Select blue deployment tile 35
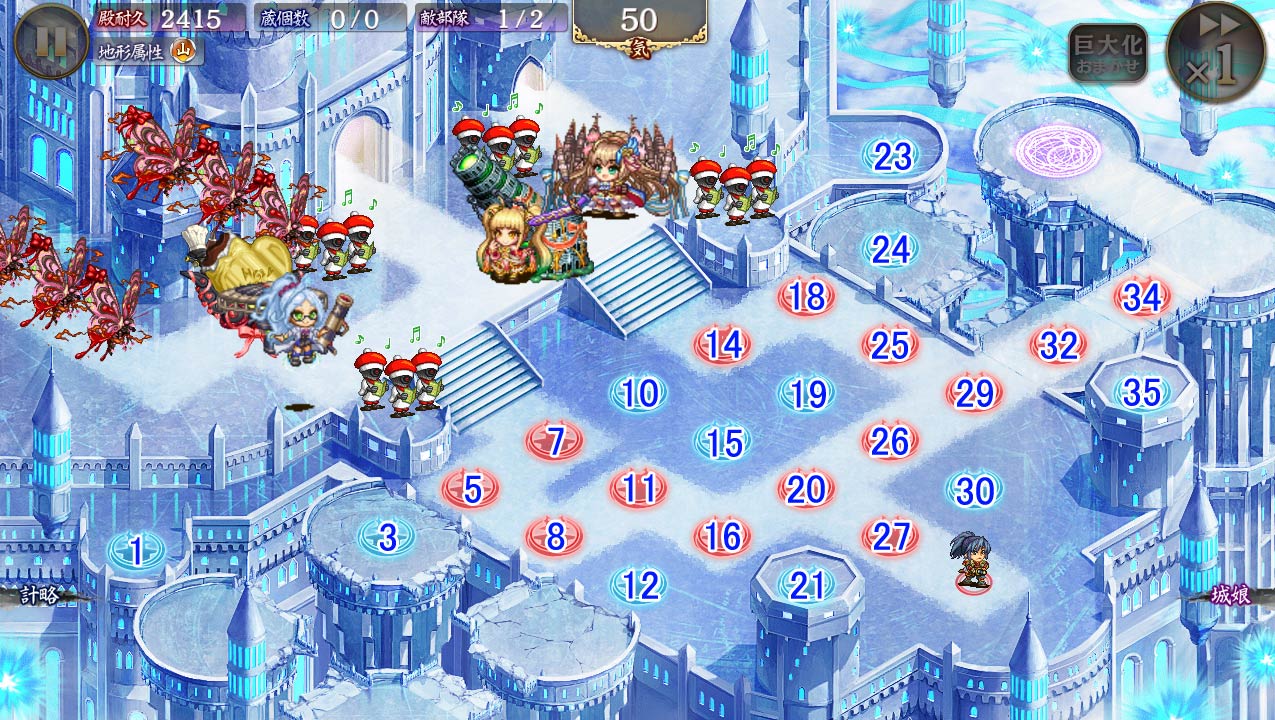Screen dimensions: 1275x720 coord(1142,393)
